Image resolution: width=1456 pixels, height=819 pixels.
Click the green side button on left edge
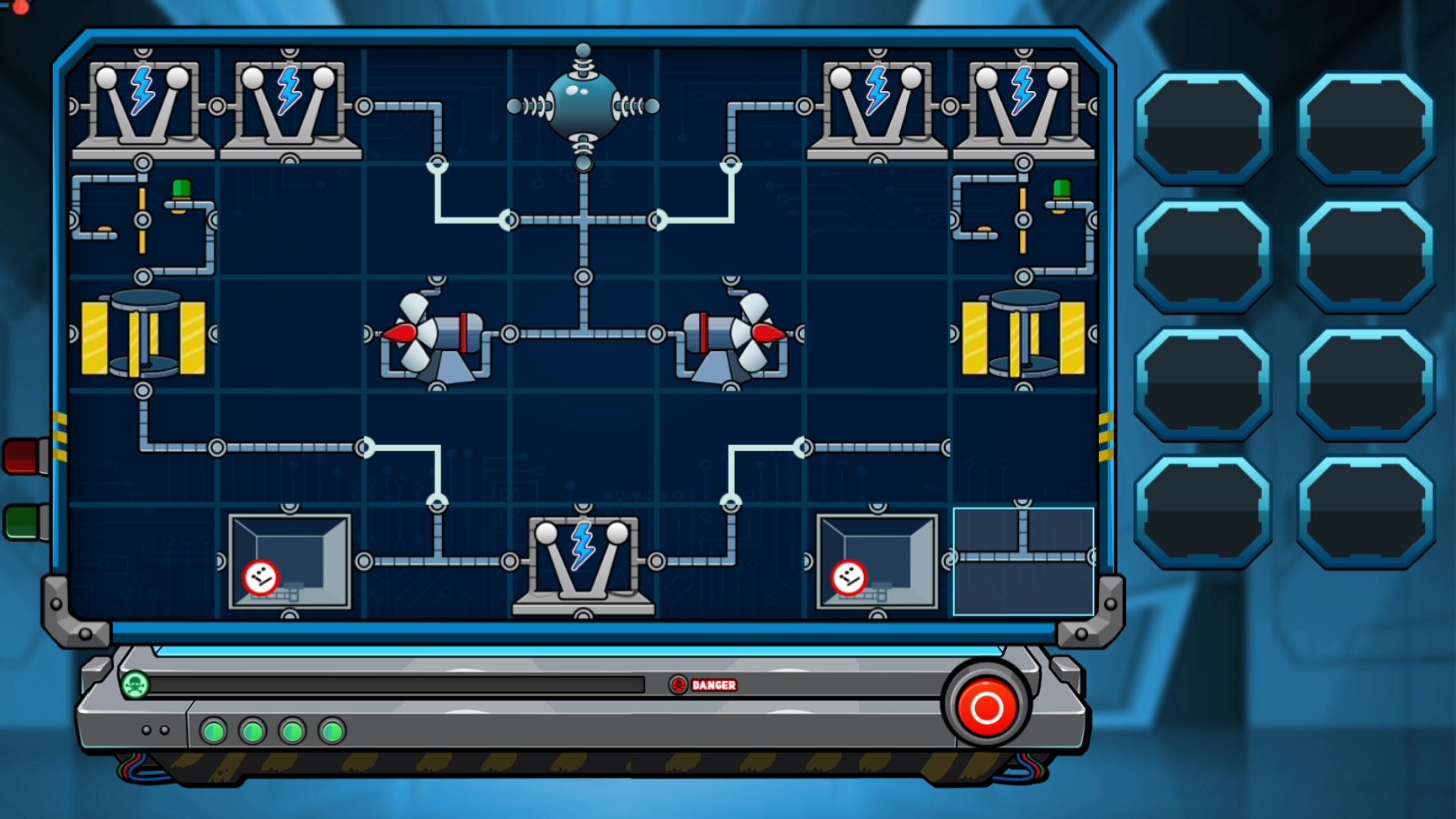pos(25,522)
